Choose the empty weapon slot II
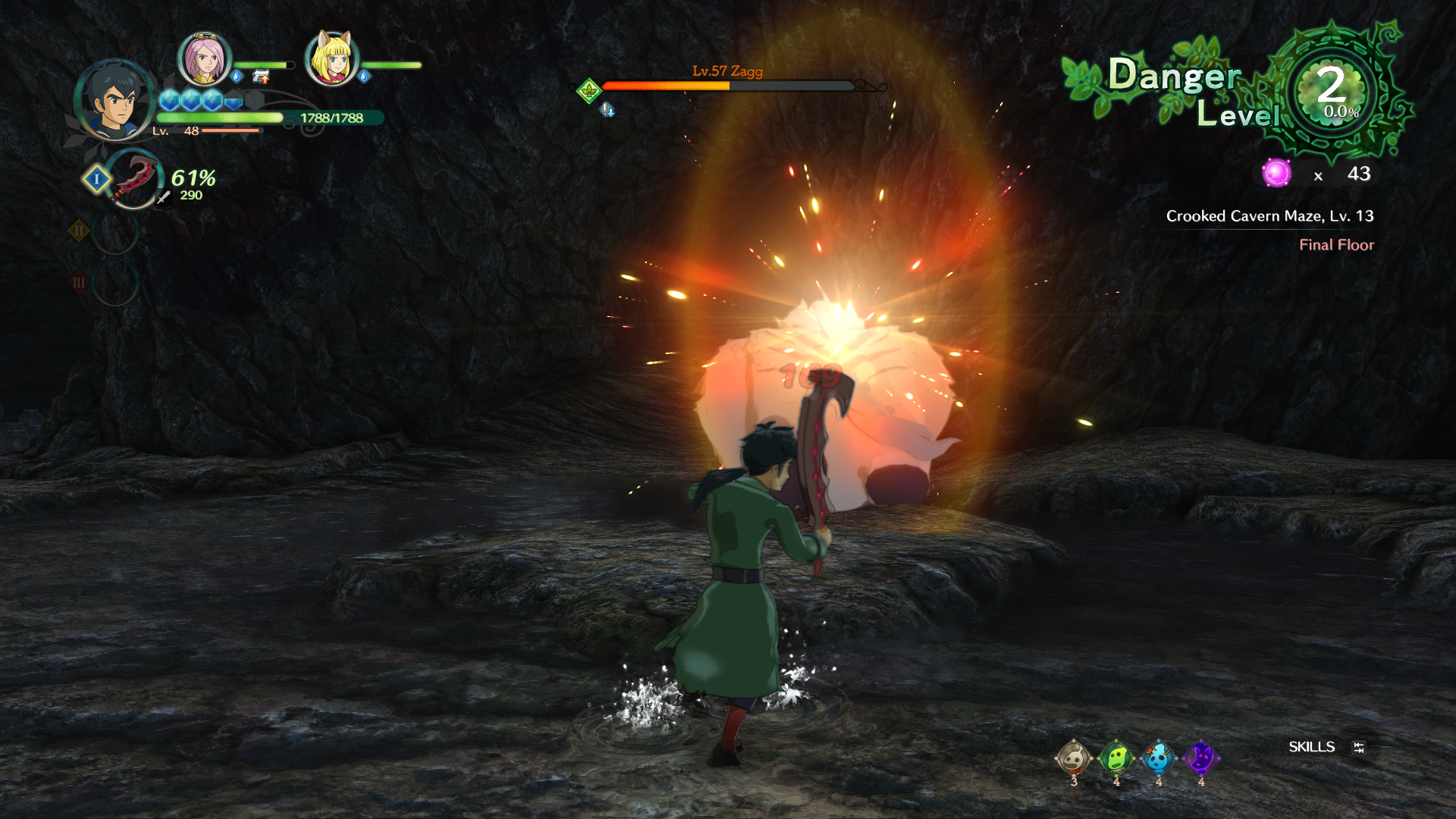This screenshot has width=1456, height=819. [115, 231]
